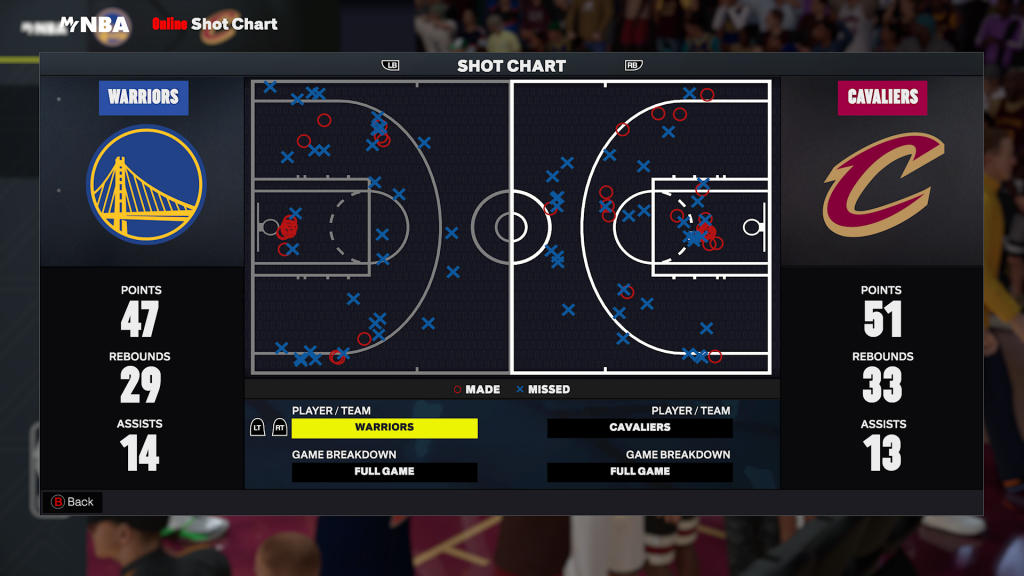Open the Cavaliers player/team selector
Screen dimensions: 1024x576
[x=640, y=428]
